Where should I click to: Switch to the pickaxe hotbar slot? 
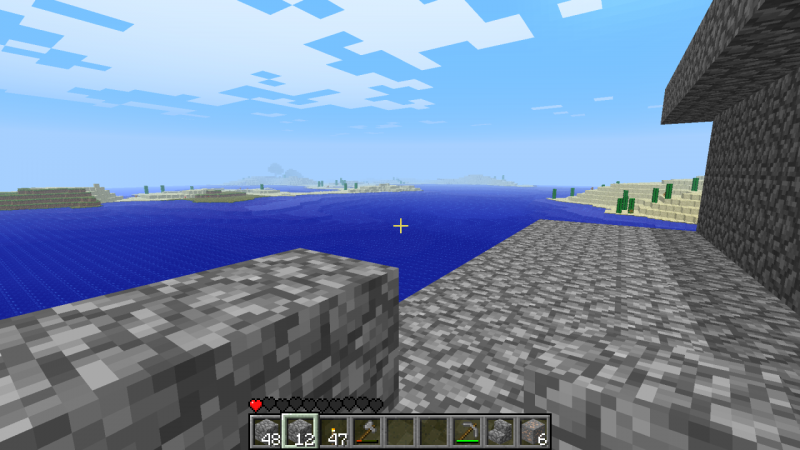(466, 431)
